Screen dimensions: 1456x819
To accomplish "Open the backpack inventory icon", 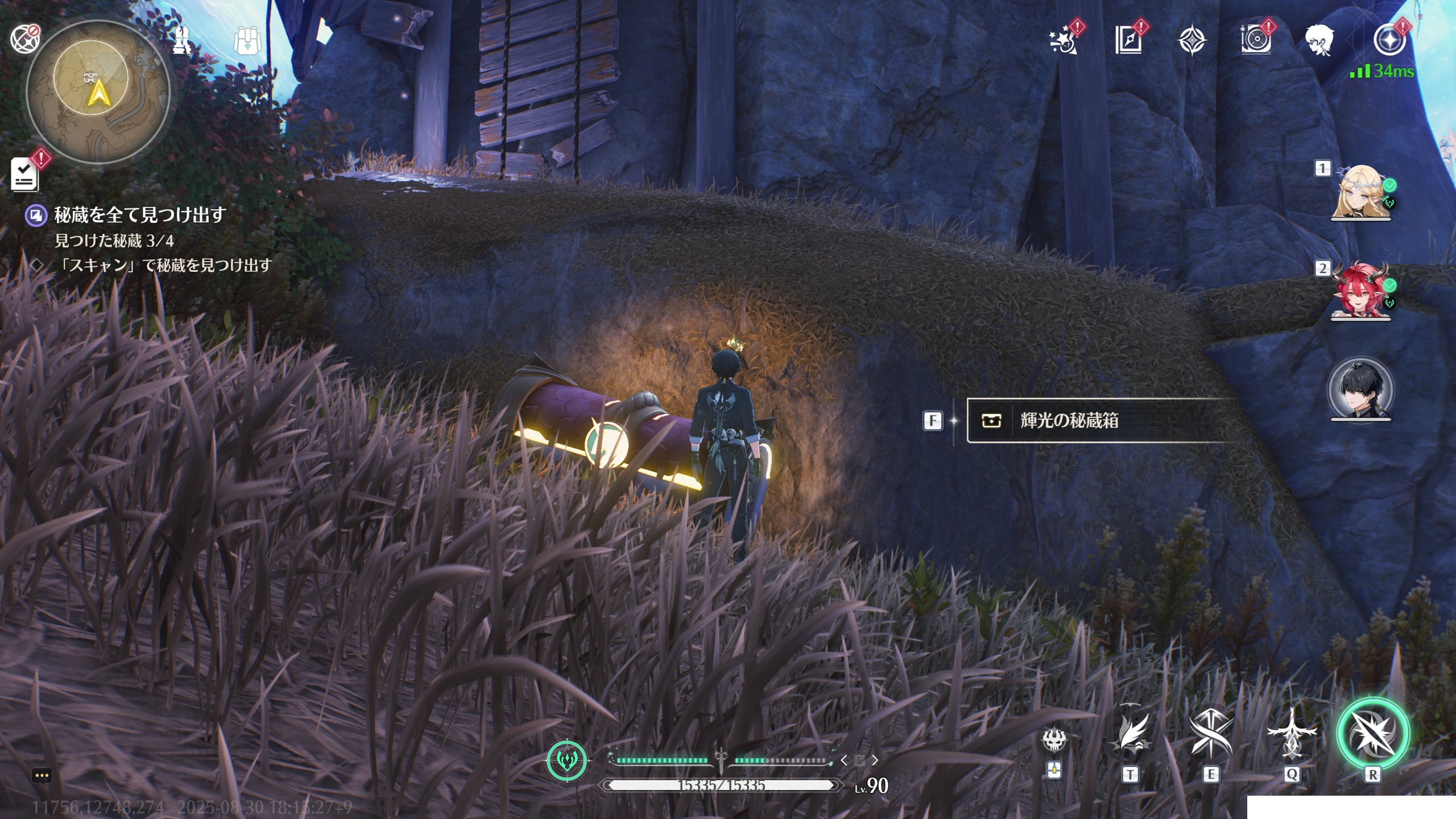I will tap(247, 41).
